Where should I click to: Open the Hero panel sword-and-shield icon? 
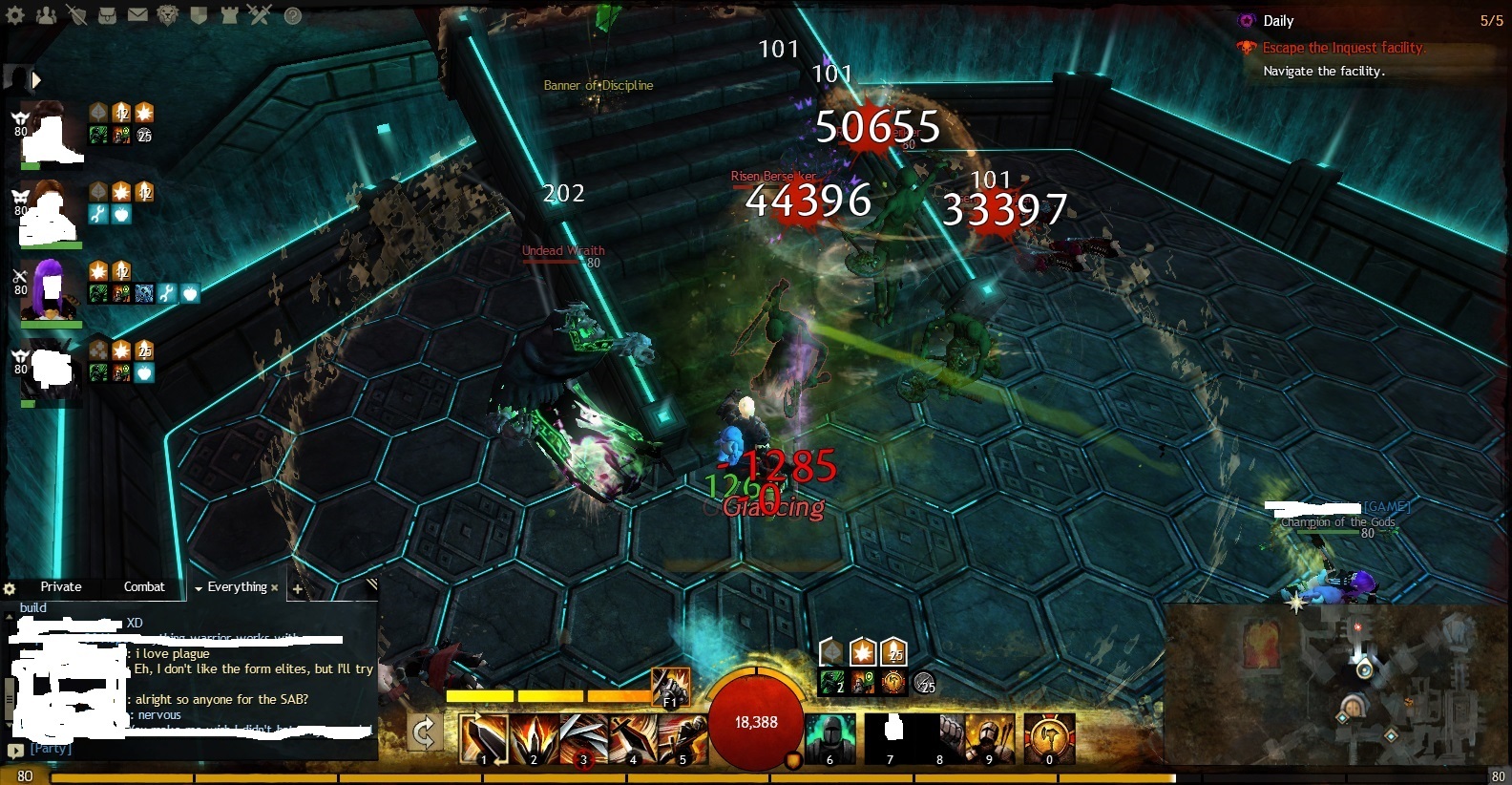[x=76, y=15]
